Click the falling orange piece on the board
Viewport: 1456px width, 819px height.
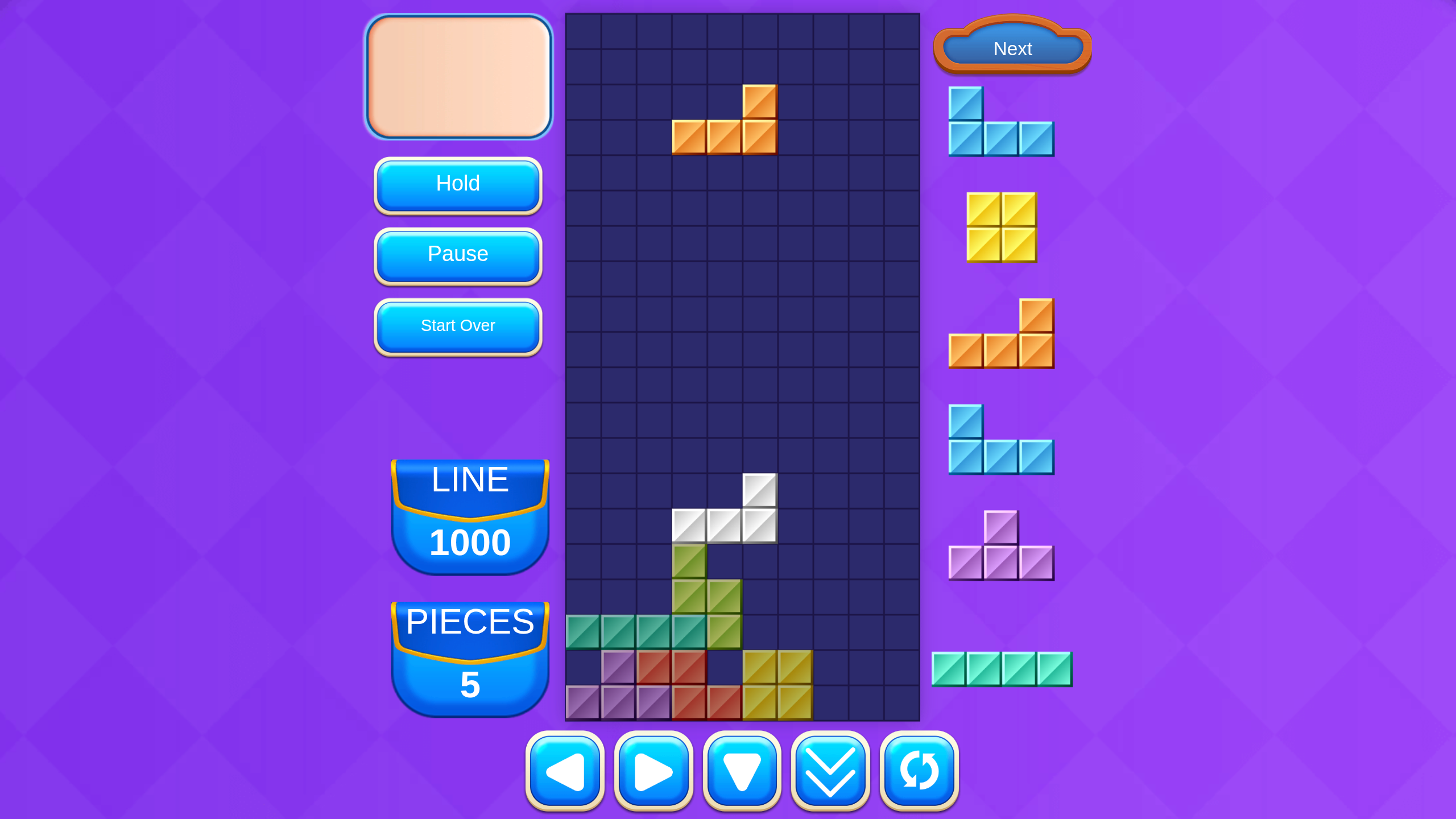725,136
